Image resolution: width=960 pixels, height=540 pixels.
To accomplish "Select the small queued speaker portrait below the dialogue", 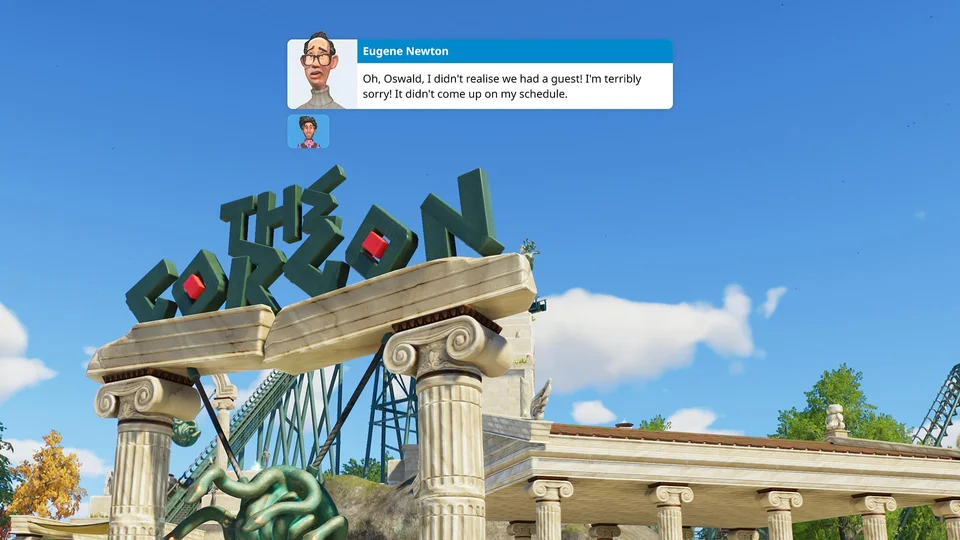I will pos(308,131).
